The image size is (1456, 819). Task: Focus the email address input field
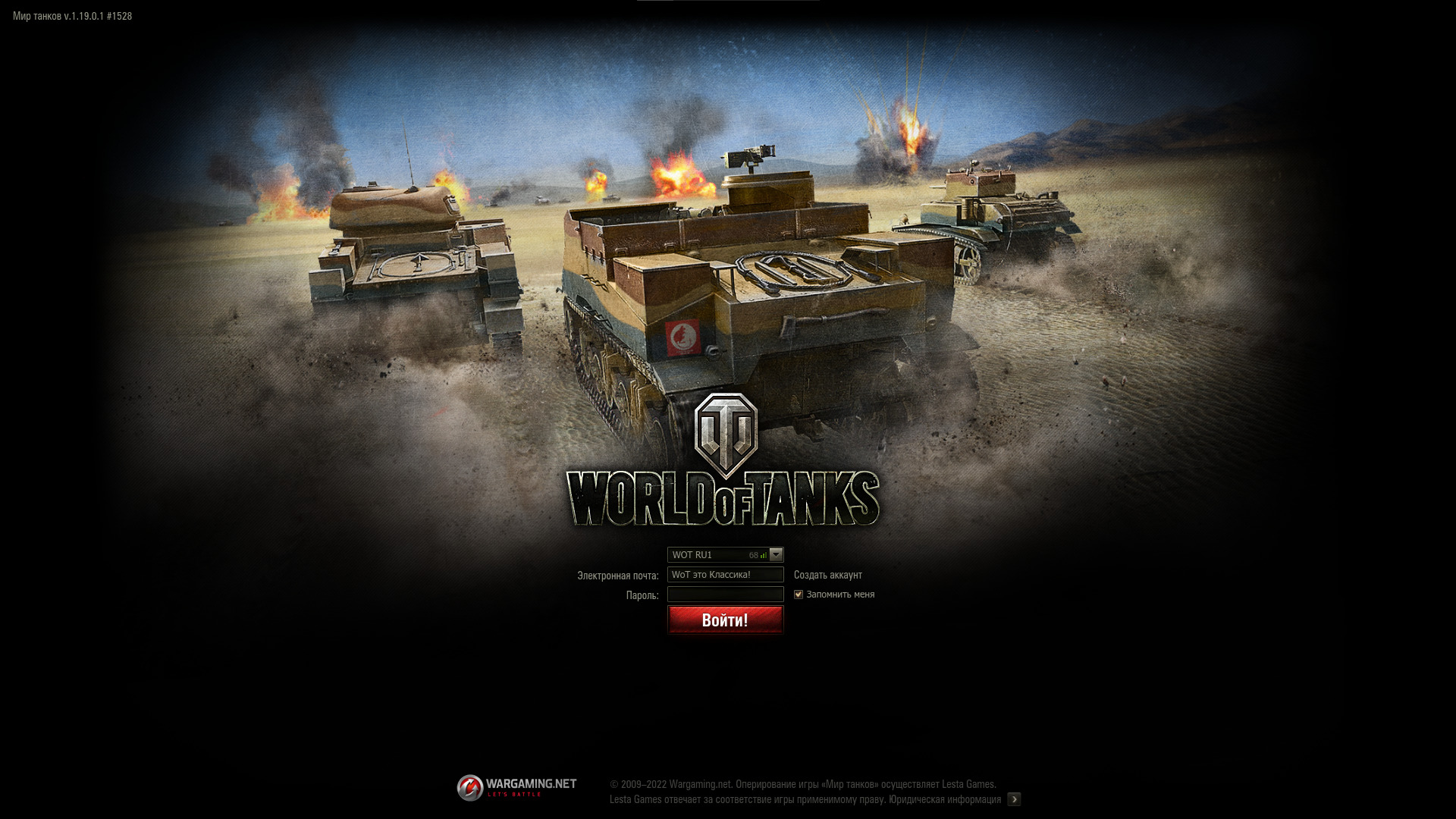[725, 575]
